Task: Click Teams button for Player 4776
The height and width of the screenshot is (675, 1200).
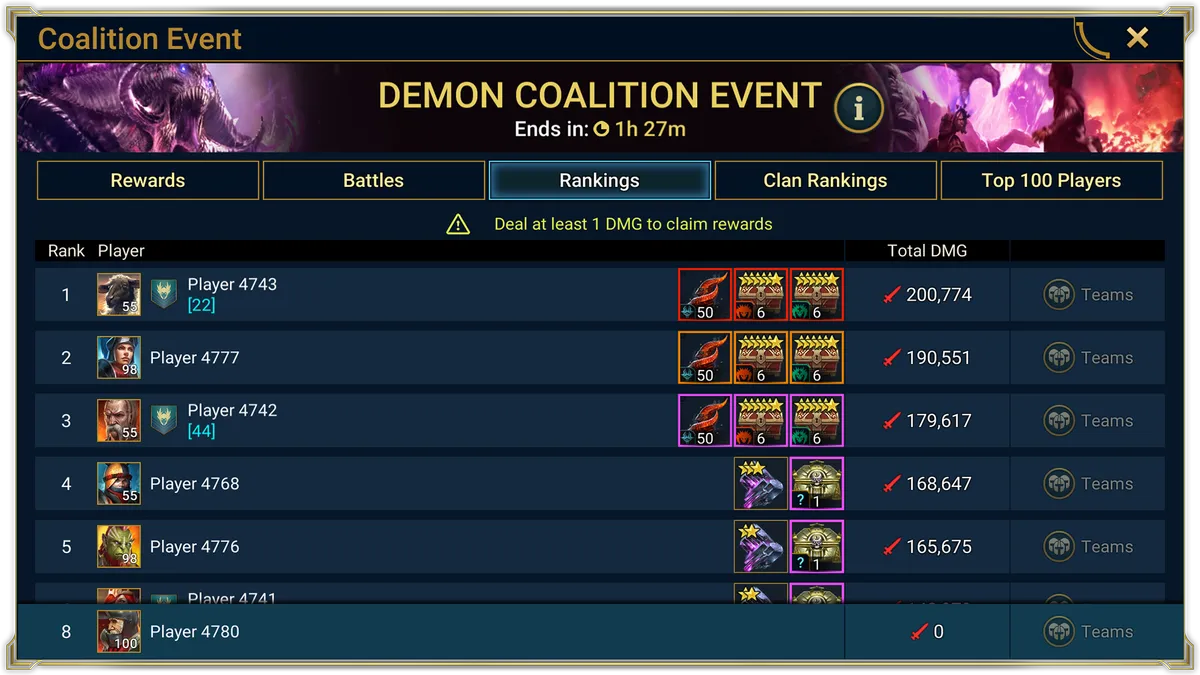Action: (x=1088, y=547)
